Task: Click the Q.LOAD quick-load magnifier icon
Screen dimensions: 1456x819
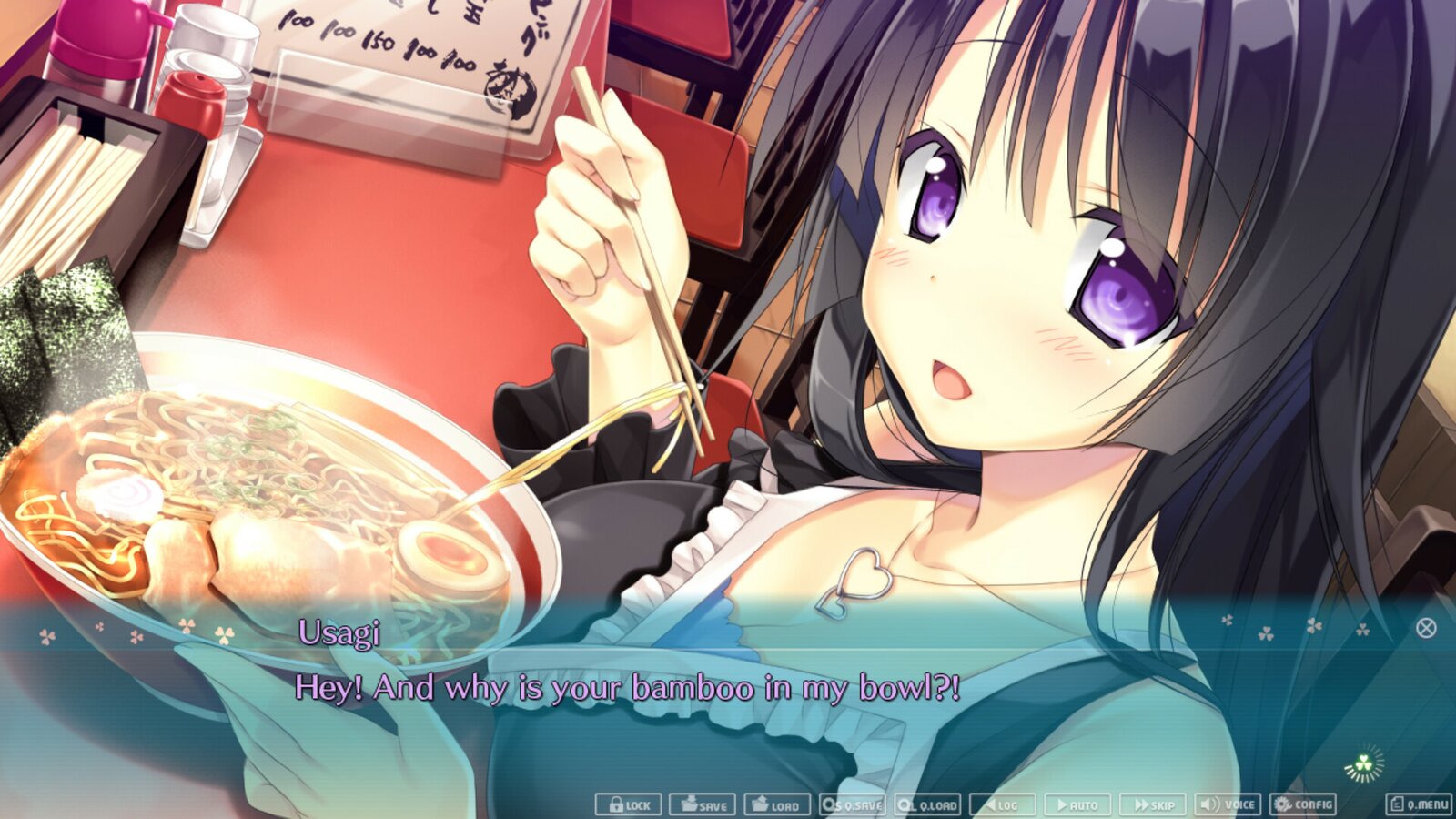Action: (904, 805)
